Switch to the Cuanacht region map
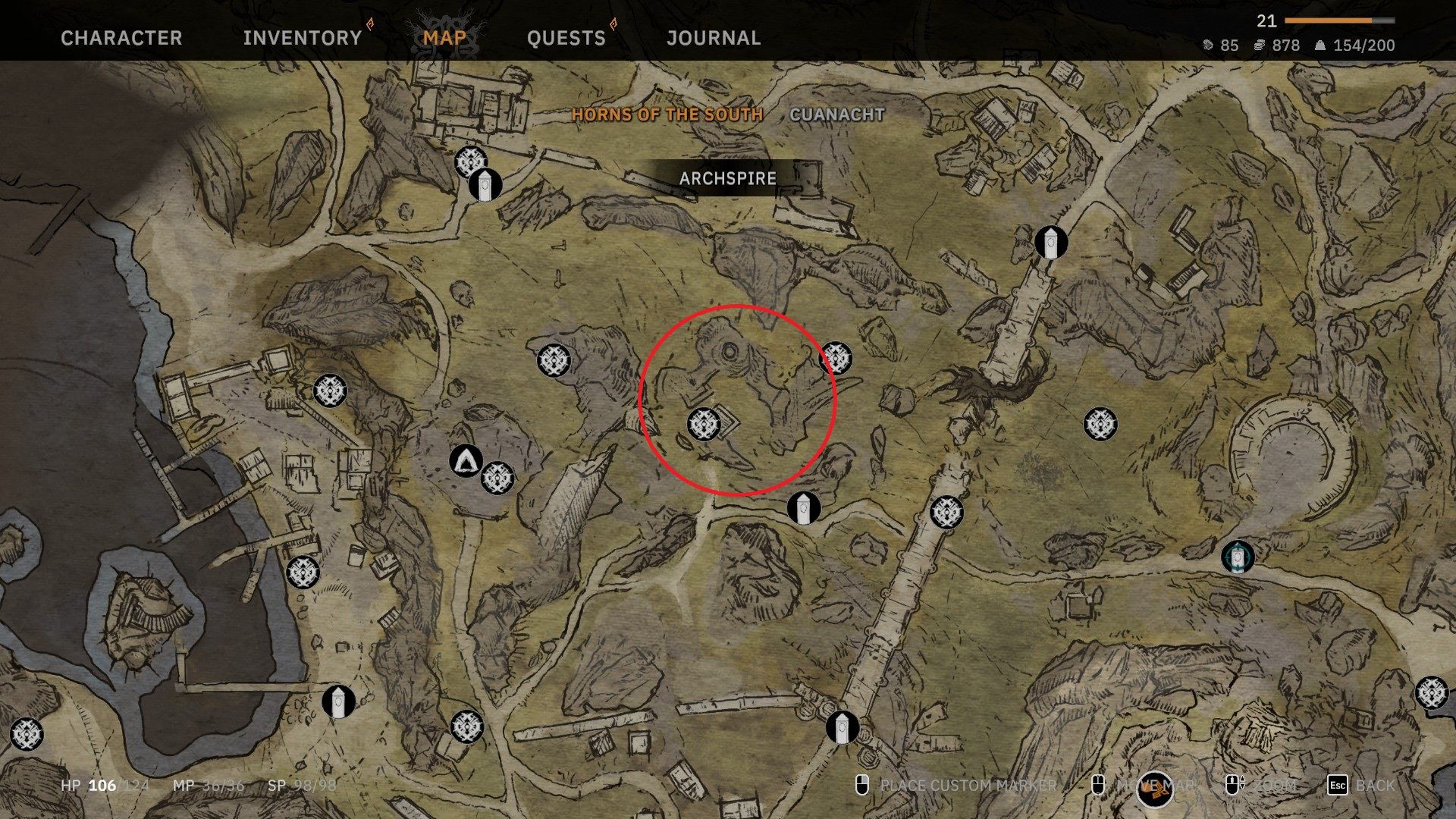 (837, 115)
